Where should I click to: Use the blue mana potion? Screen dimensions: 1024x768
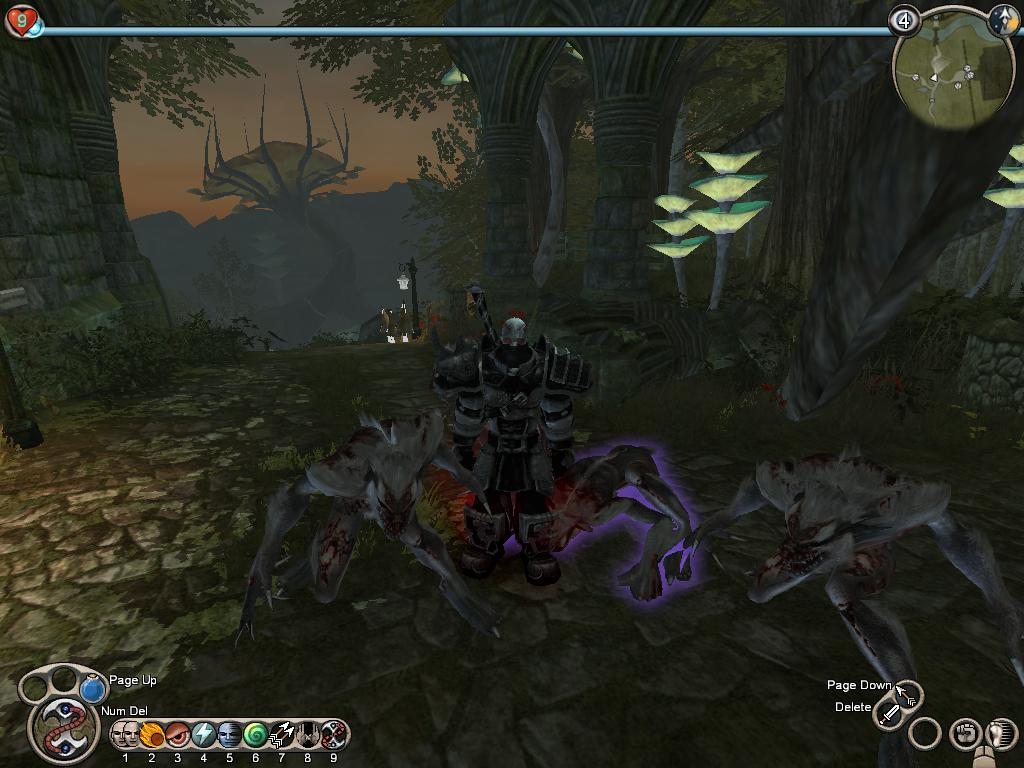93,690
